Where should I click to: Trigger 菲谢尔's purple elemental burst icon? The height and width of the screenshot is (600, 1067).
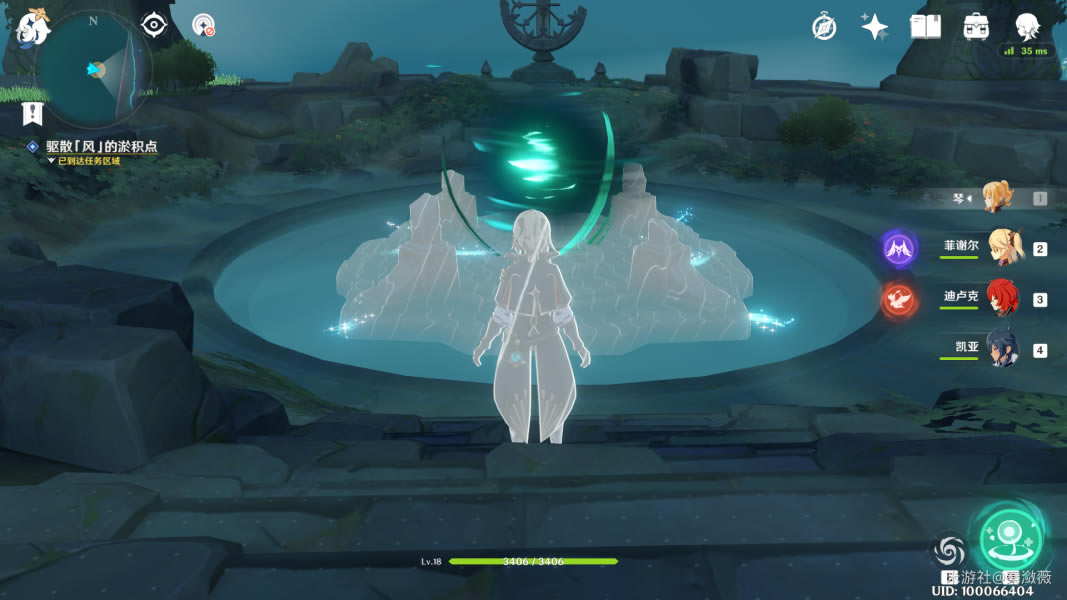(x=898, y=248)
